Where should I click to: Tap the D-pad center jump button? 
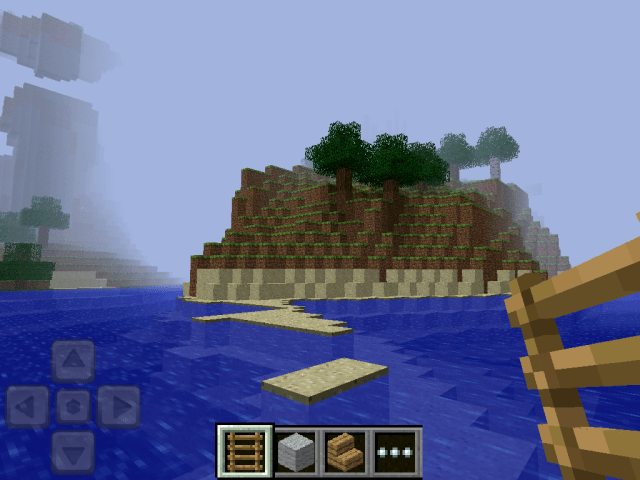pyautogui.click(x=73, y=406)
